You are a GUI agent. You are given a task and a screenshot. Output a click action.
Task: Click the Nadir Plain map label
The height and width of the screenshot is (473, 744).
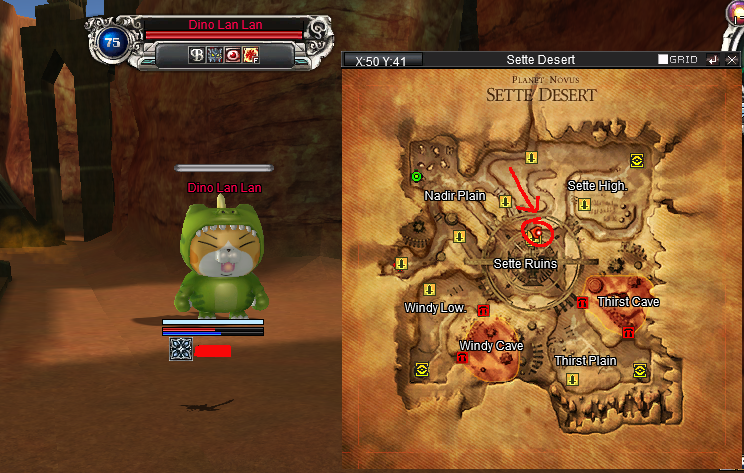tap(455, 196)
